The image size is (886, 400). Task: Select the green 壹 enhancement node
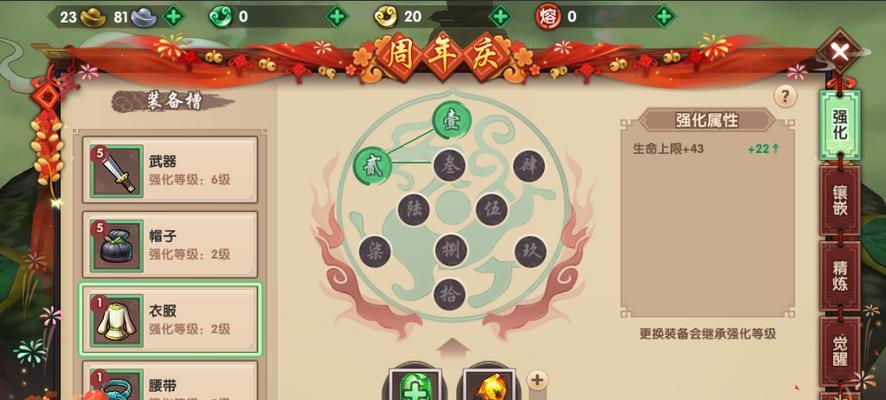(452, 121)
